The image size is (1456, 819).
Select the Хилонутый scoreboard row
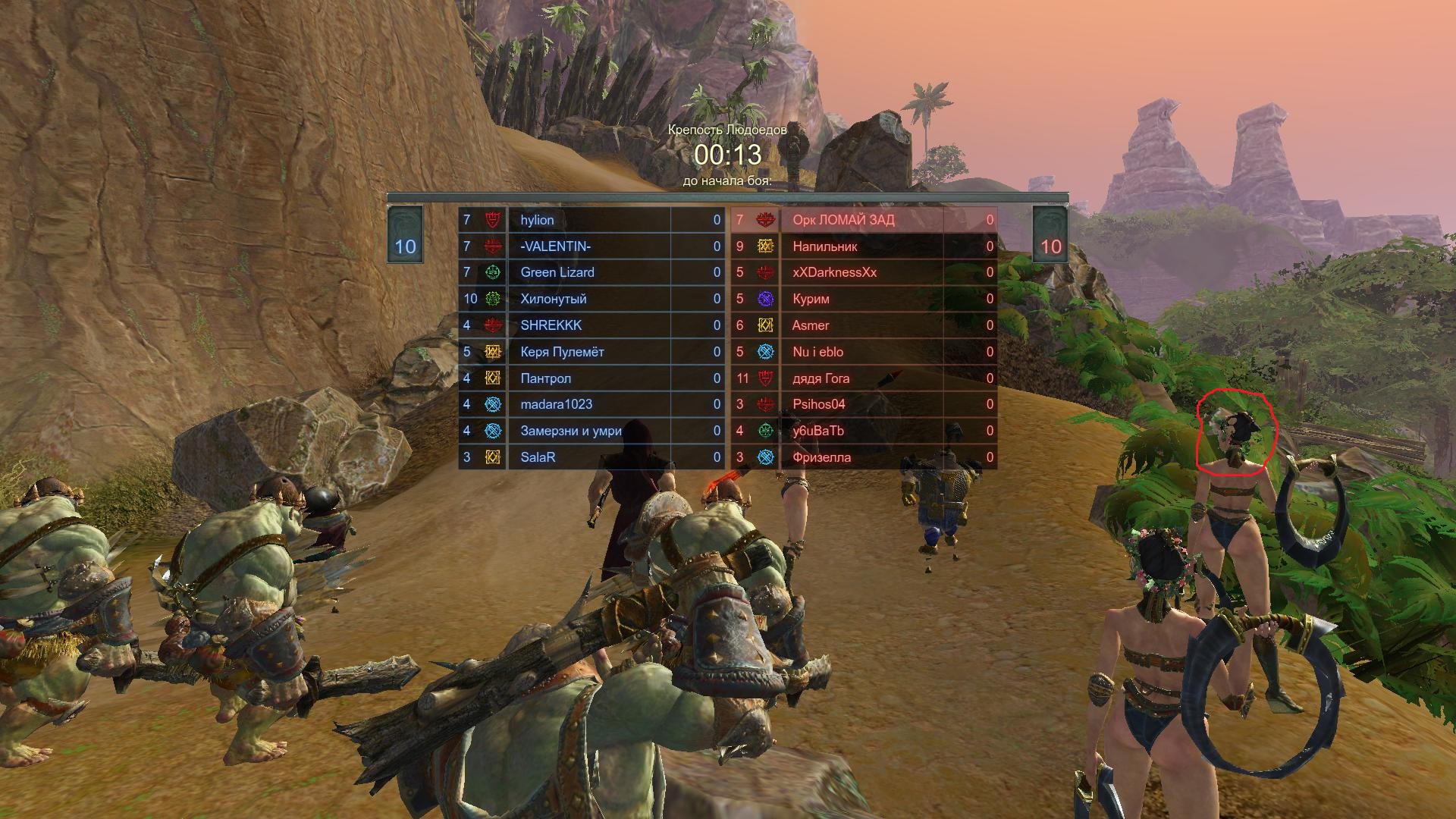pos(553,299)
